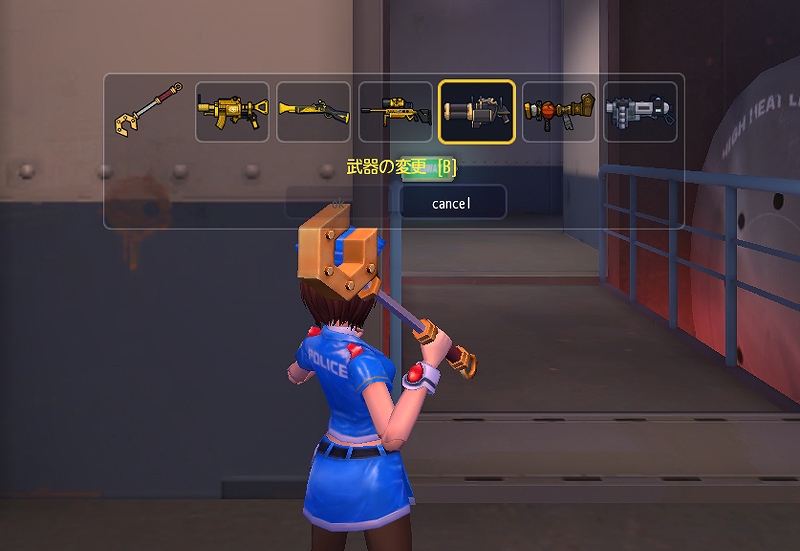The image size is (800, 551).
Task: Pick the golden blunderbuss shotgun
Action: pyautogui.click(x=313, y=112)
